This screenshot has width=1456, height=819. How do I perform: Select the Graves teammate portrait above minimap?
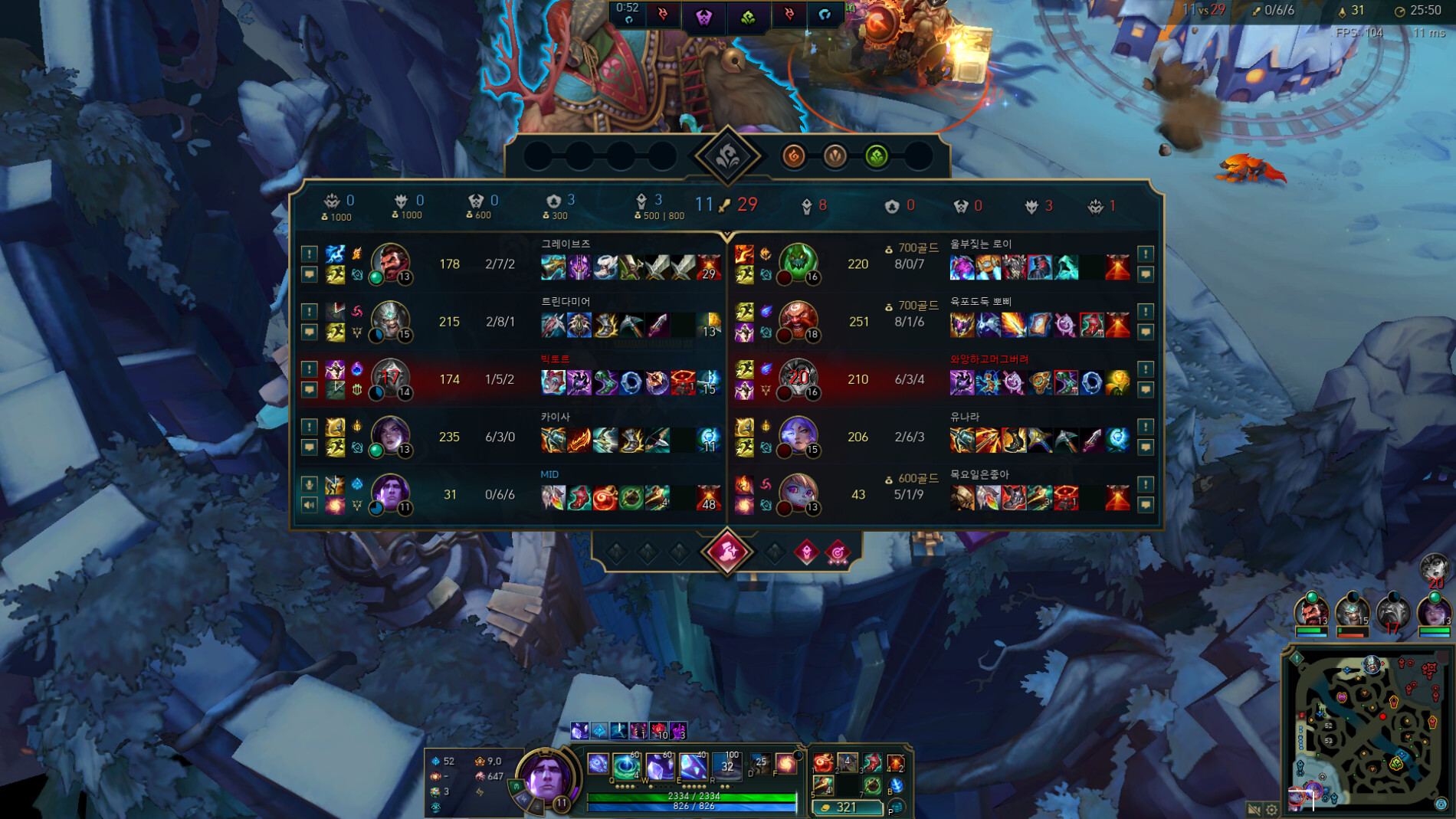tap(1310, 611)
